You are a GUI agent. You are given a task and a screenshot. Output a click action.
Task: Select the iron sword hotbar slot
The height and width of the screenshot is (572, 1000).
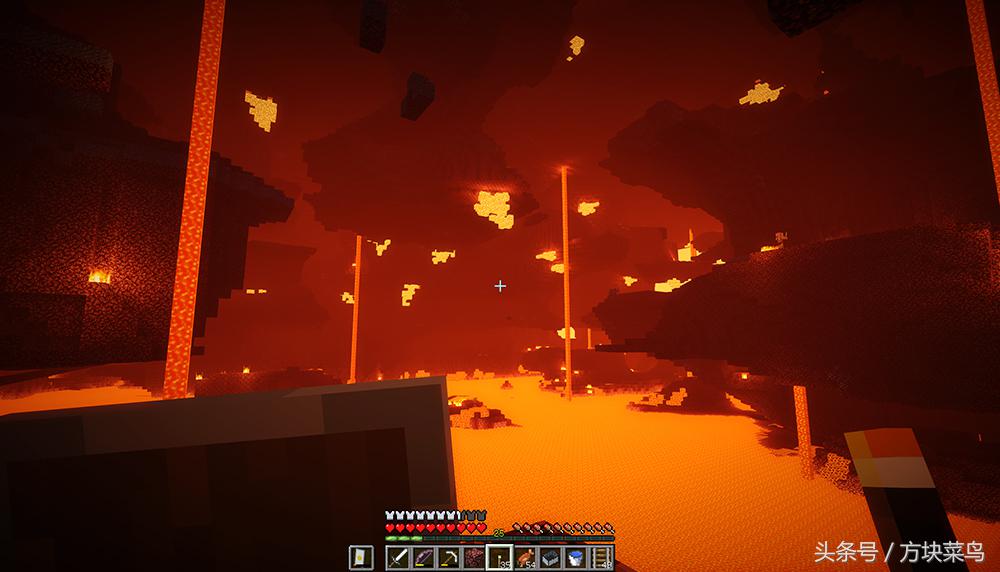click(397, 557)
